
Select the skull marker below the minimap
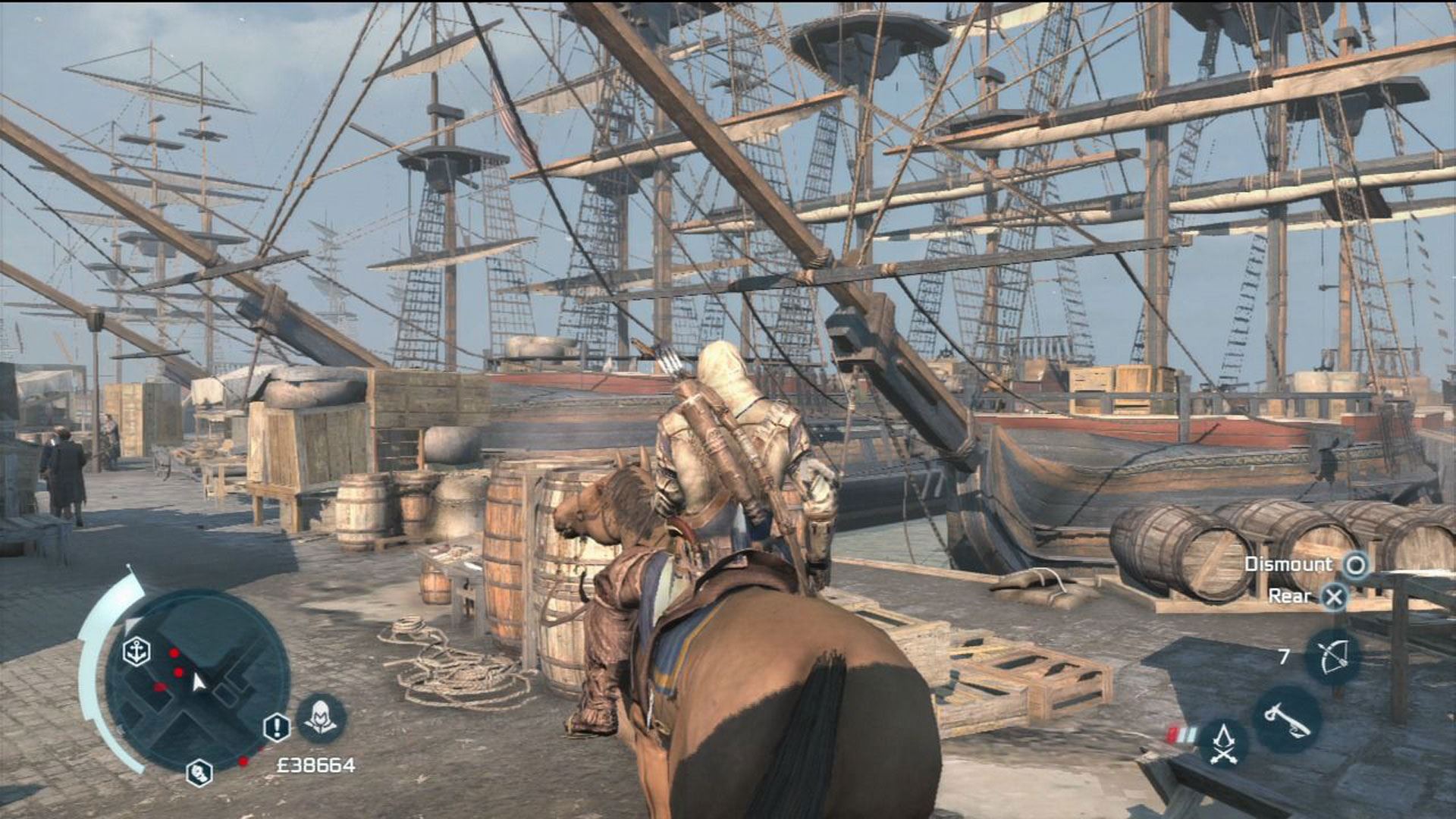click(199, 773)
